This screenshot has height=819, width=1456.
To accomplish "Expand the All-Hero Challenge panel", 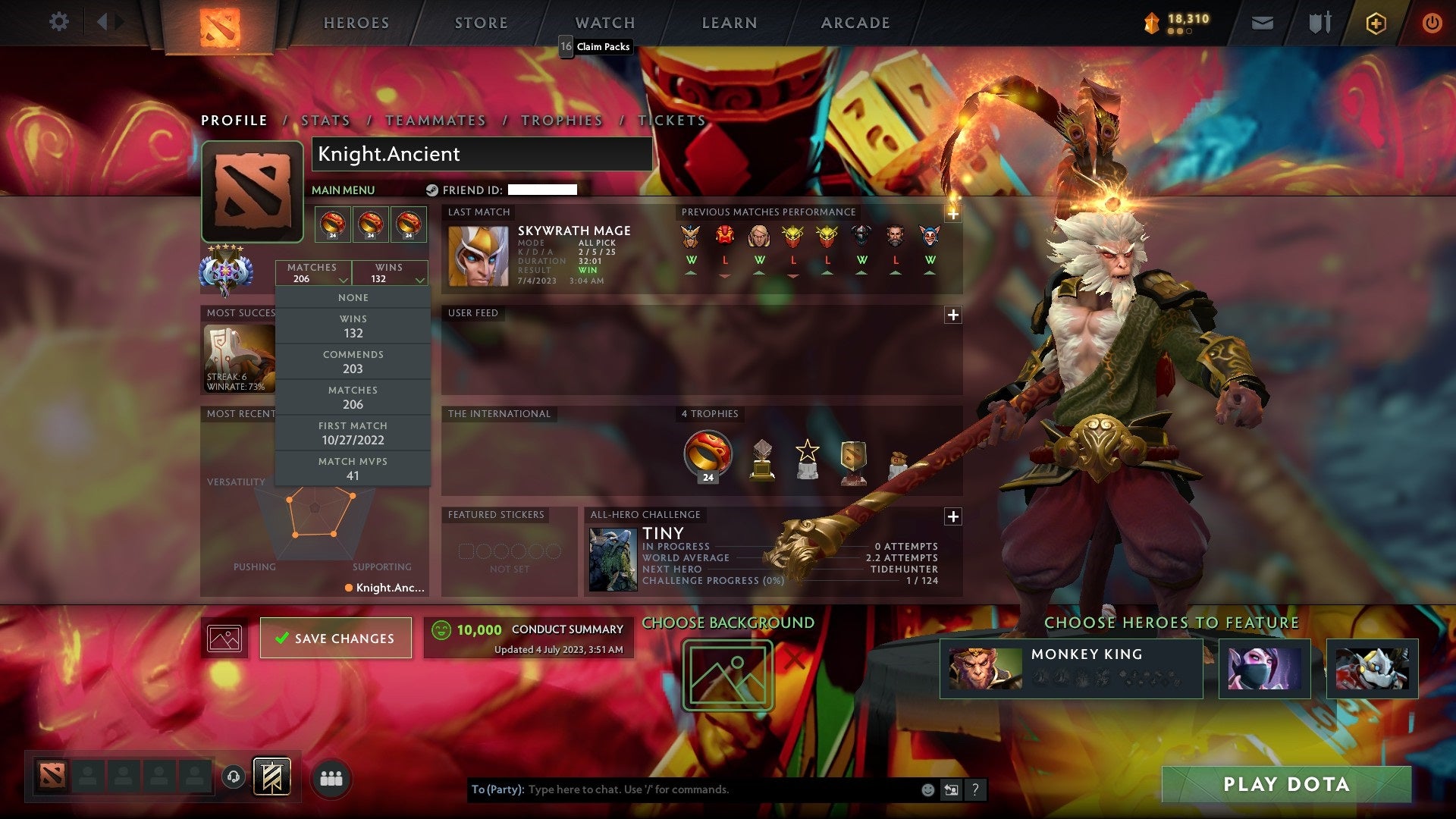I will coord(952,516).
